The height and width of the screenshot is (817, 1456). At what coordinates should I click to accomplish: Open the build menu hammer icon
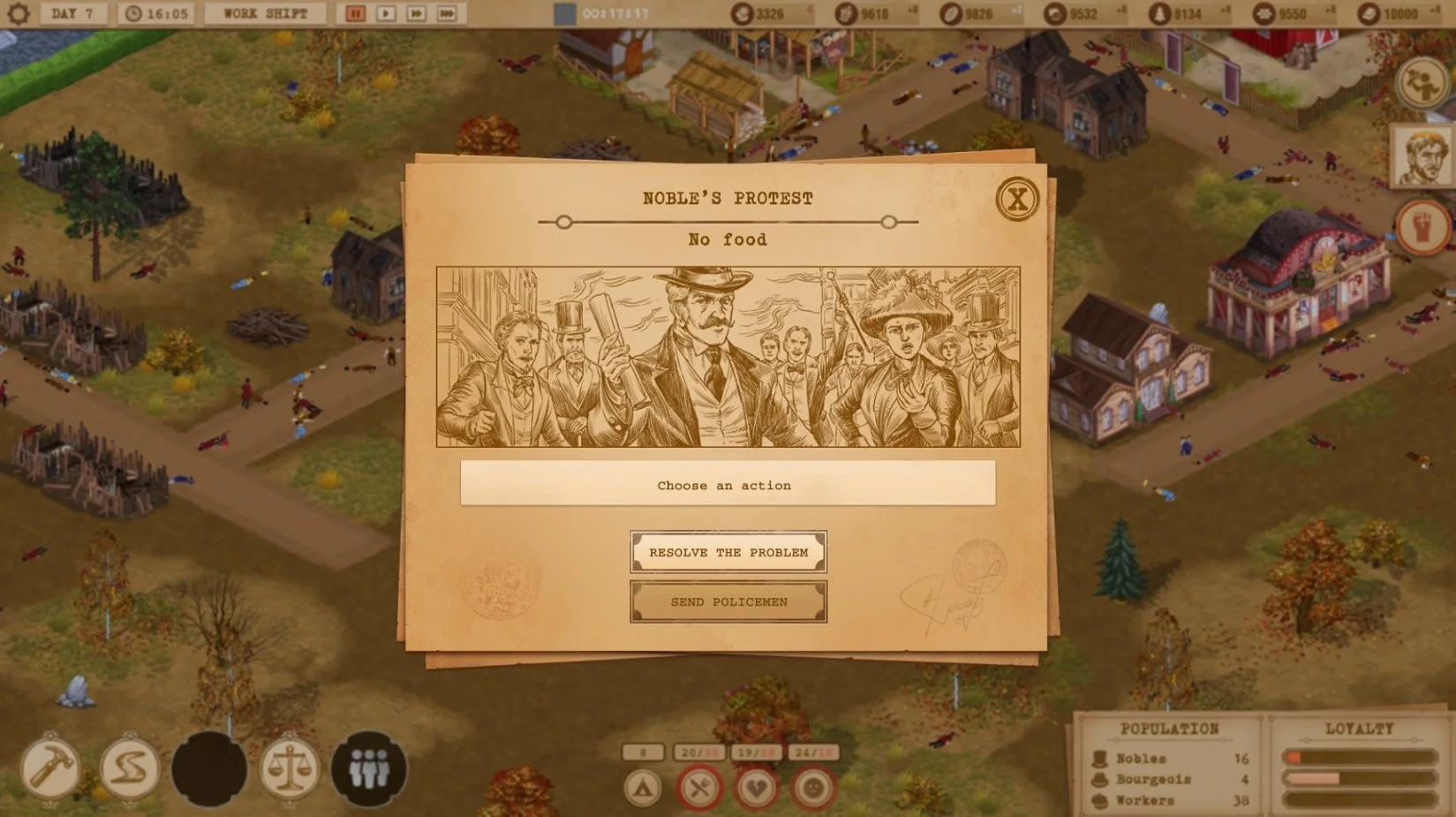coord(53,768)
